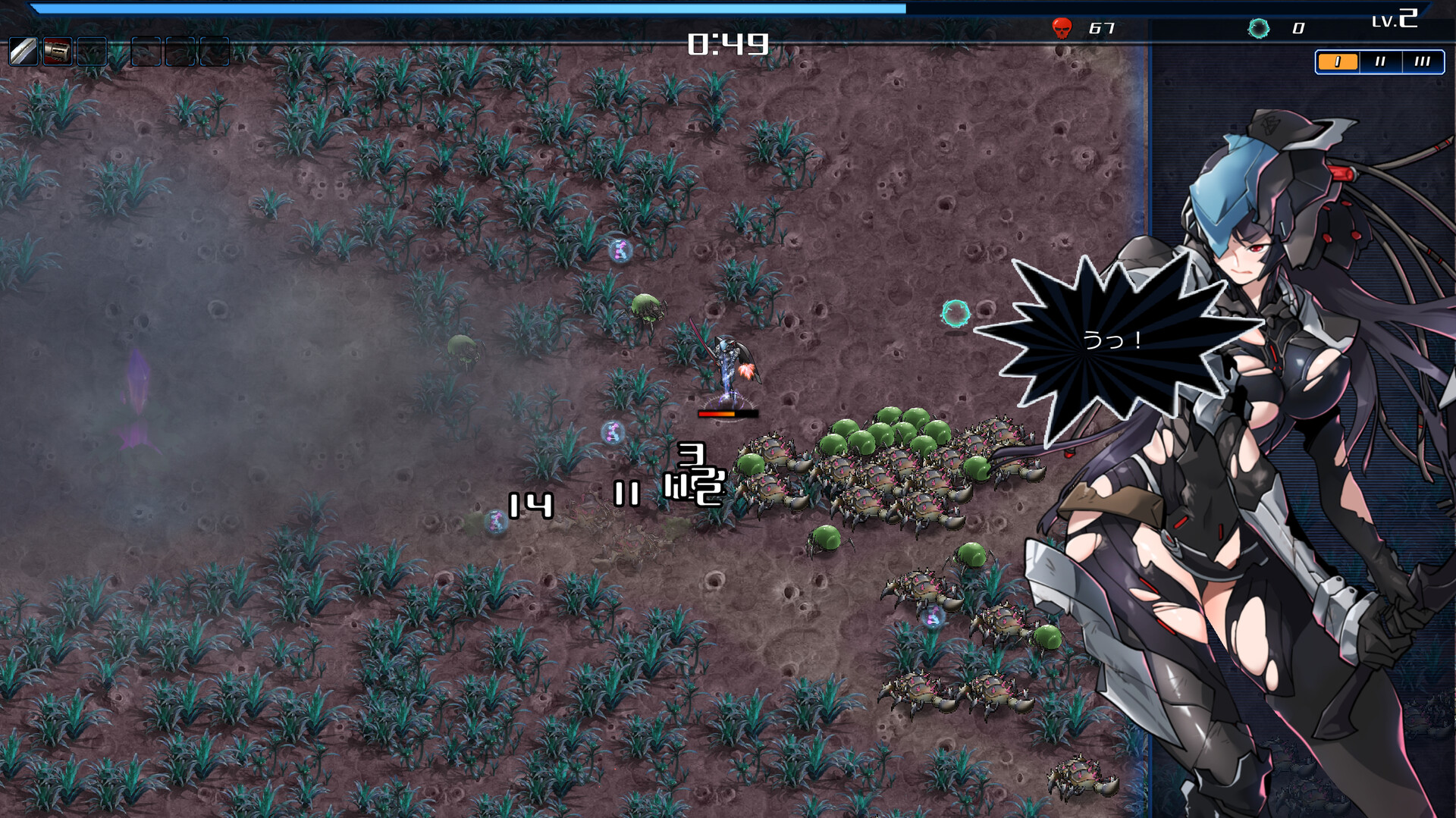Choose option II in the selector

point(1380,62)
